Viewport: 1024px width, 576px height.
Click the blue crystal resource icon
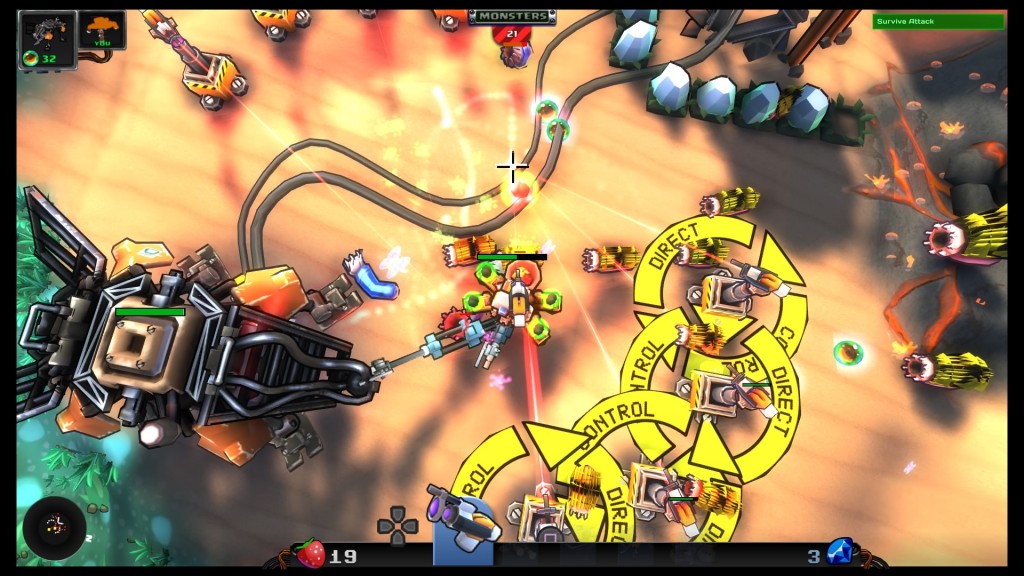(840, 552)
